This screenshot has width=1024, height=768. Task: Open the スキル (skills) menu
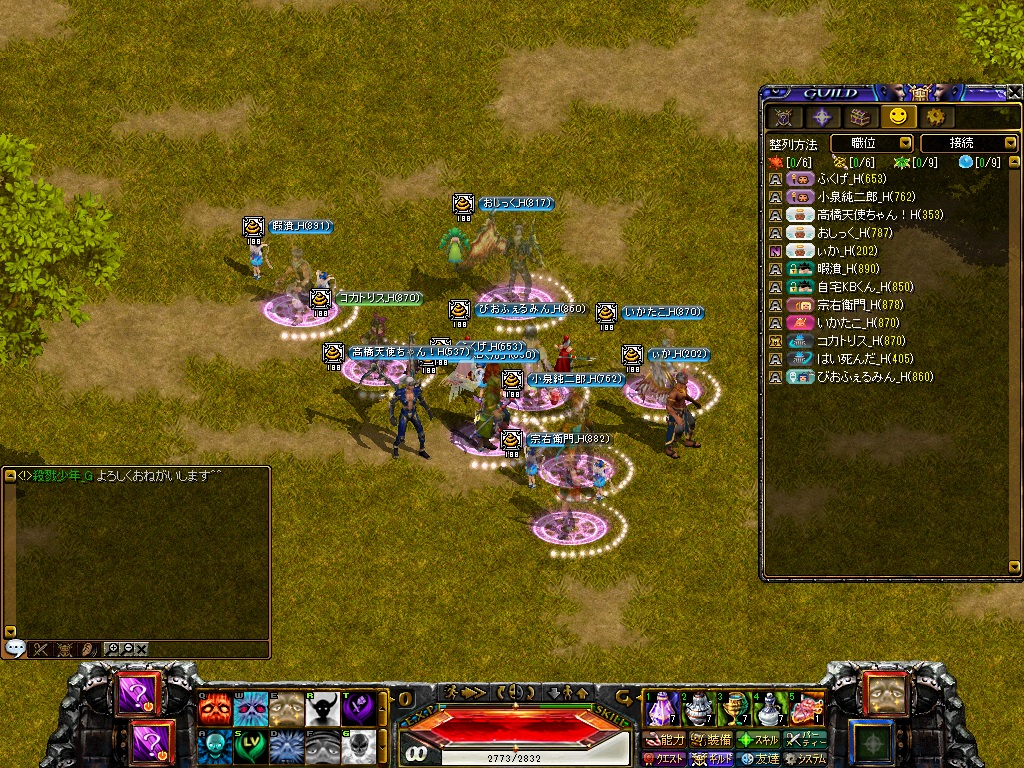coord(758,740)
